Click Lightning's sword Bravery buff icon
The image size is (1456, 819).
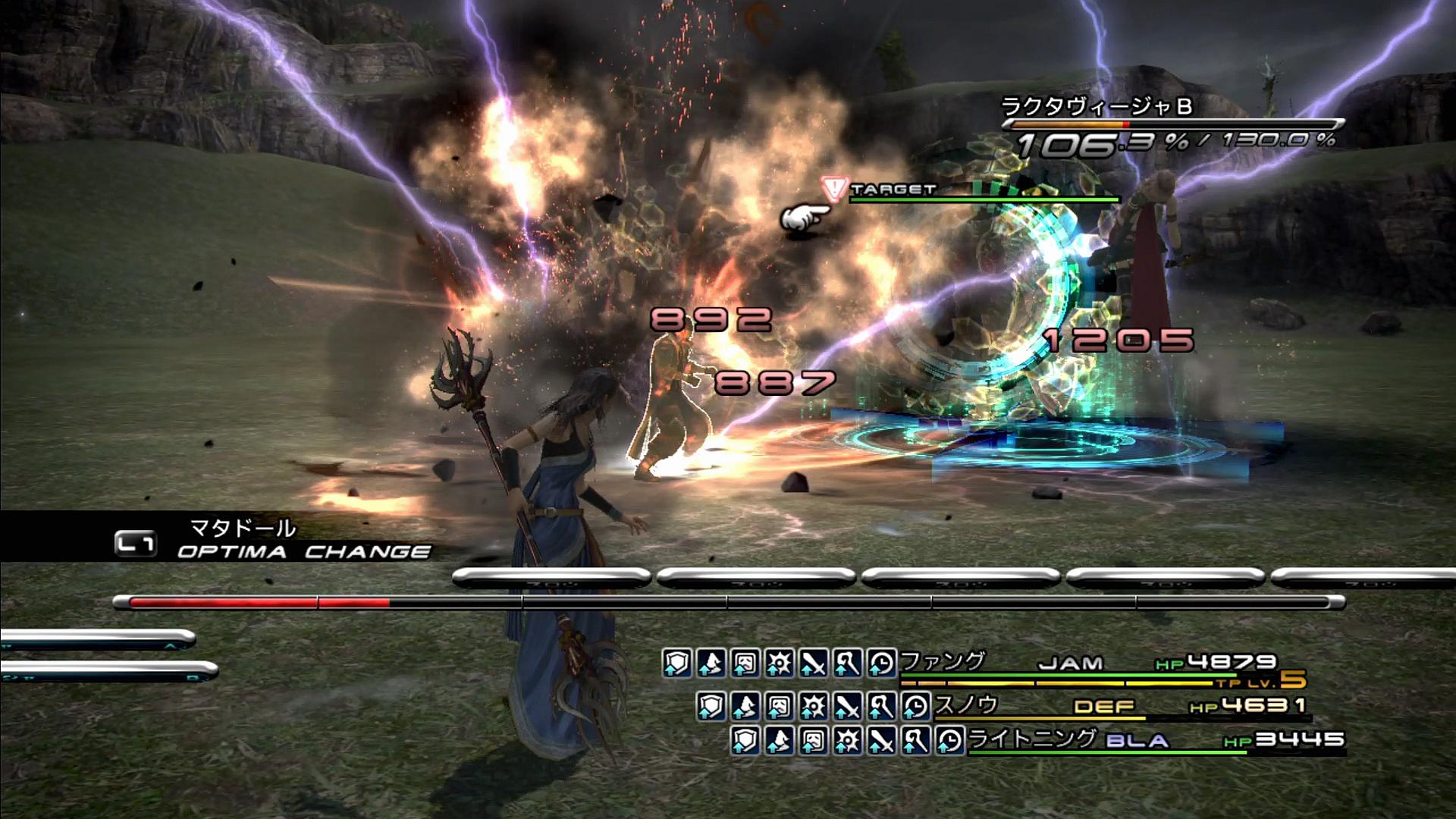881,740
